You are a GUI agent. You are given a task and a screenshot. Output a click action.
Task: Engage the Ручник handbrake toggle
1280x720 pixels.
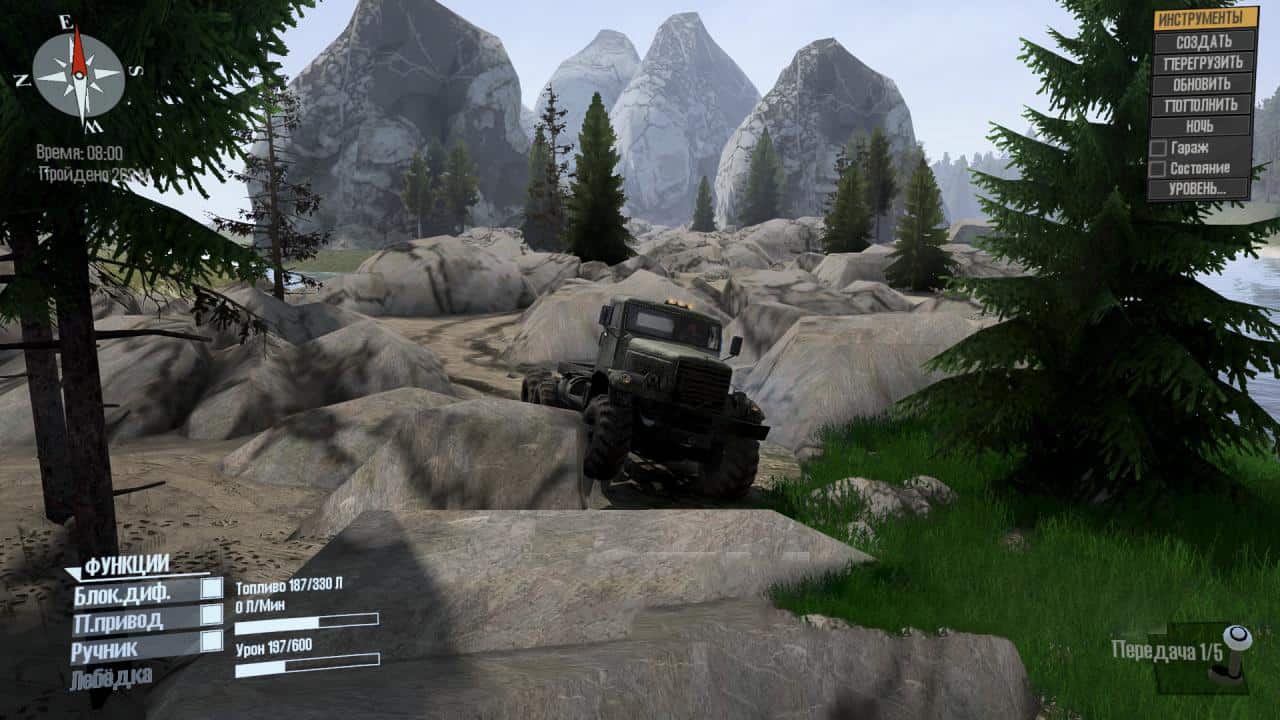click(211, 641)
